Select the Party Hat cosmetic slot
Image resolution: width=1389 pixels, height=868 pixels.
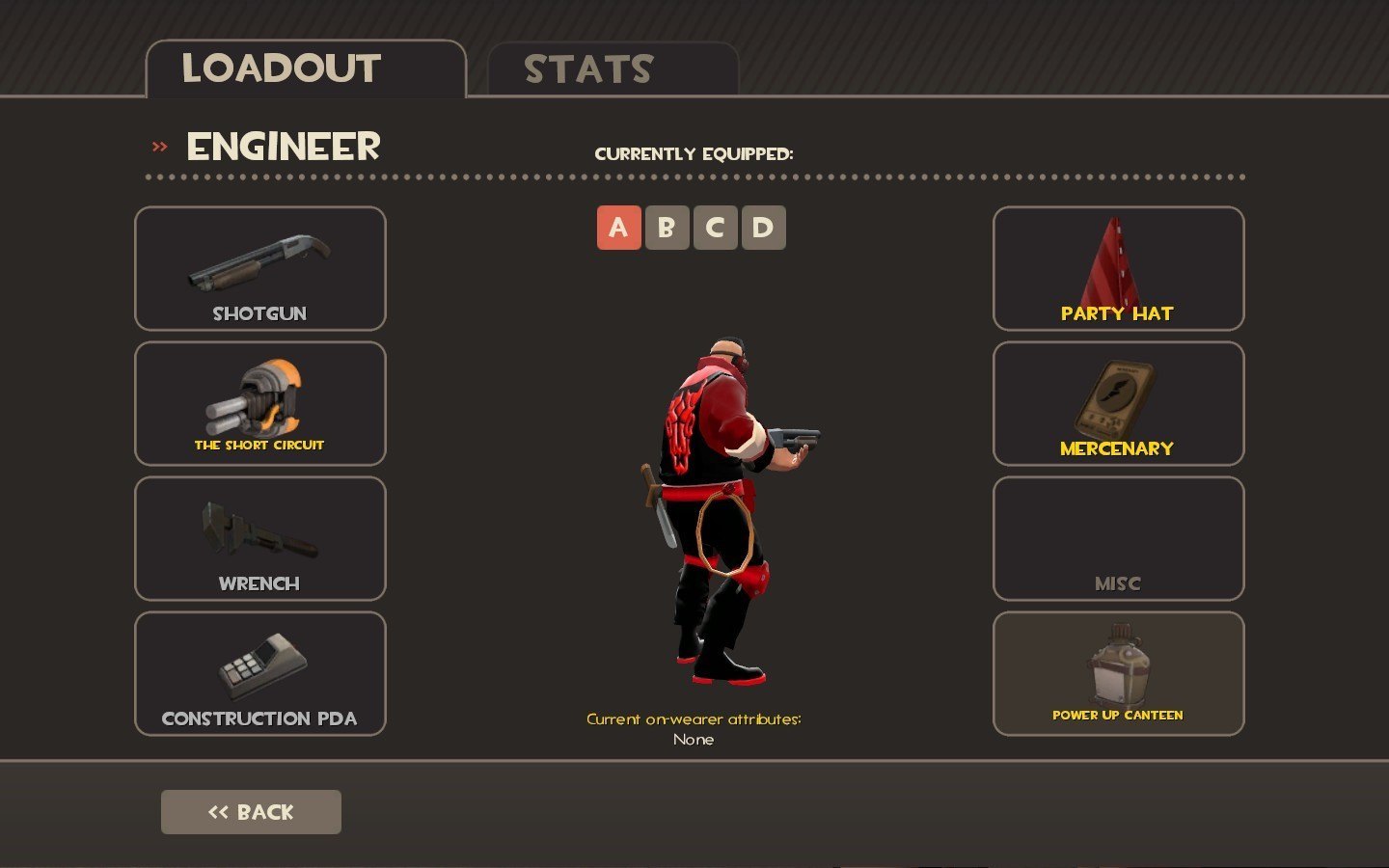pos(1118,269)
